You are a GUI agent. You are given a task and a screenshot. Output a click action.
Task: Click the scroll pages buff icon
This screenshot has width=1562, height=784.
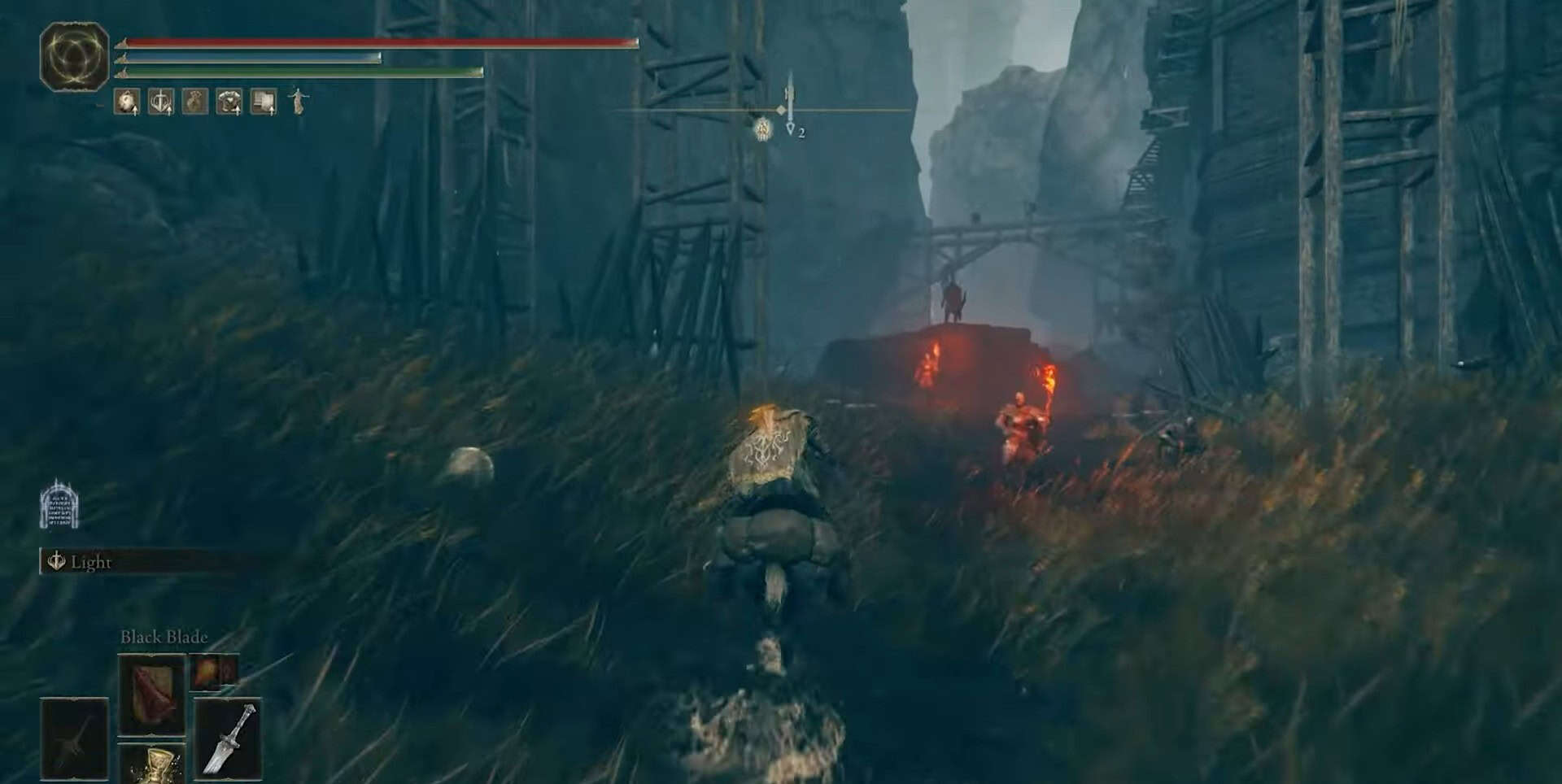click(264, 102)
